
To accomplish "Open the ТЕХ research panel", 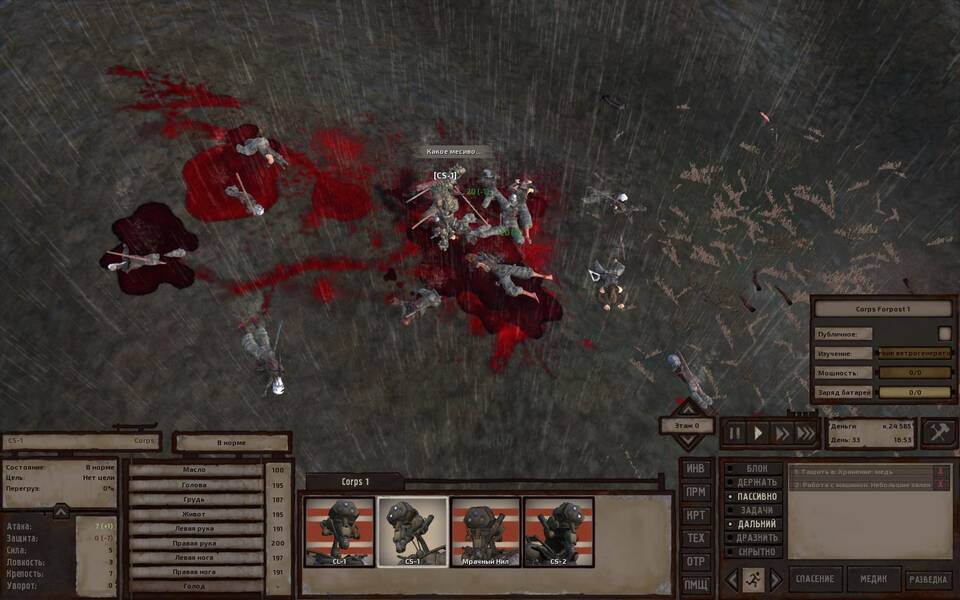I will 696,538.
